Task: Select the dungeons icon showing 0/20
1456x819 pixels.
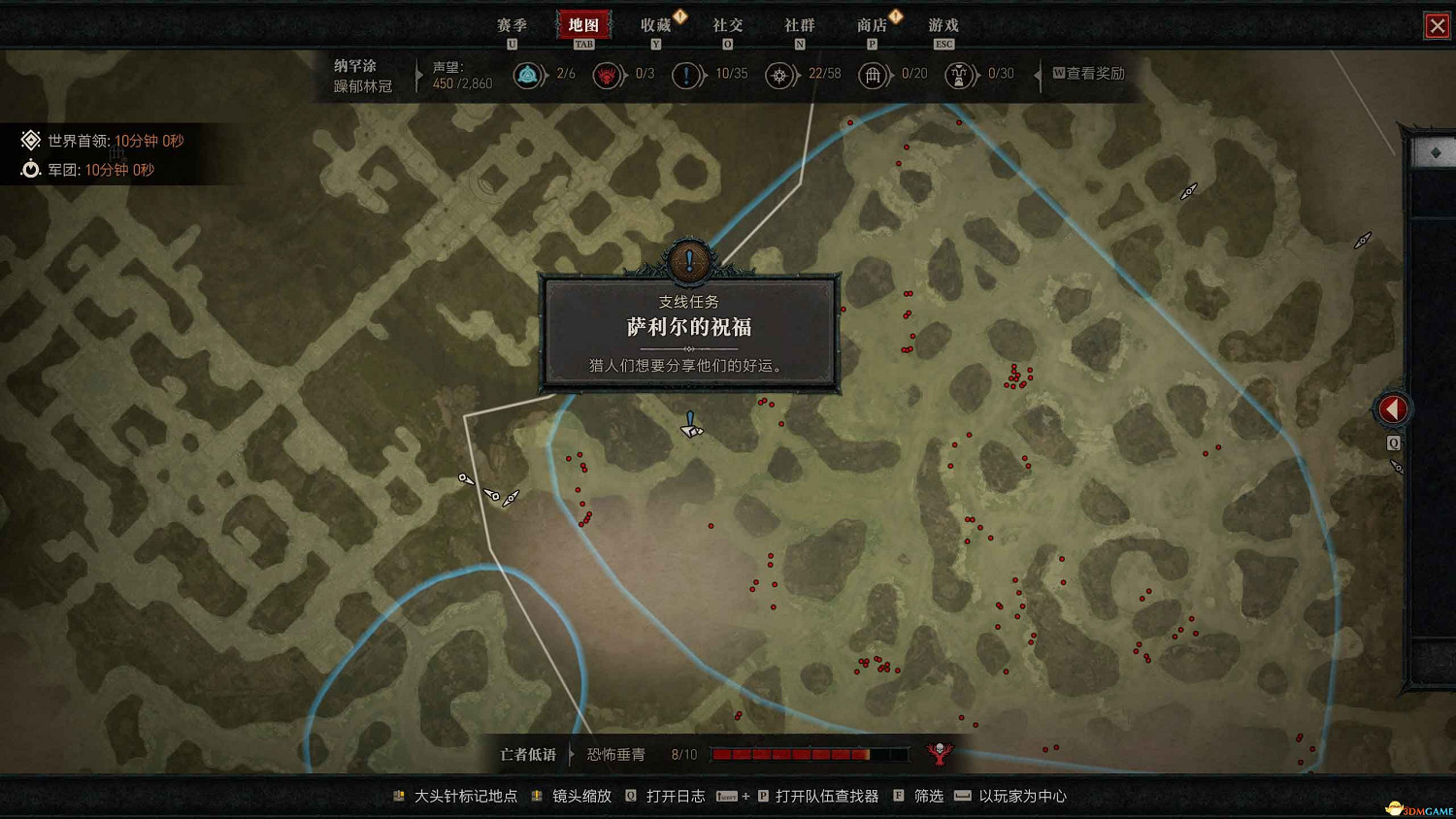Action: coord(872,75)
